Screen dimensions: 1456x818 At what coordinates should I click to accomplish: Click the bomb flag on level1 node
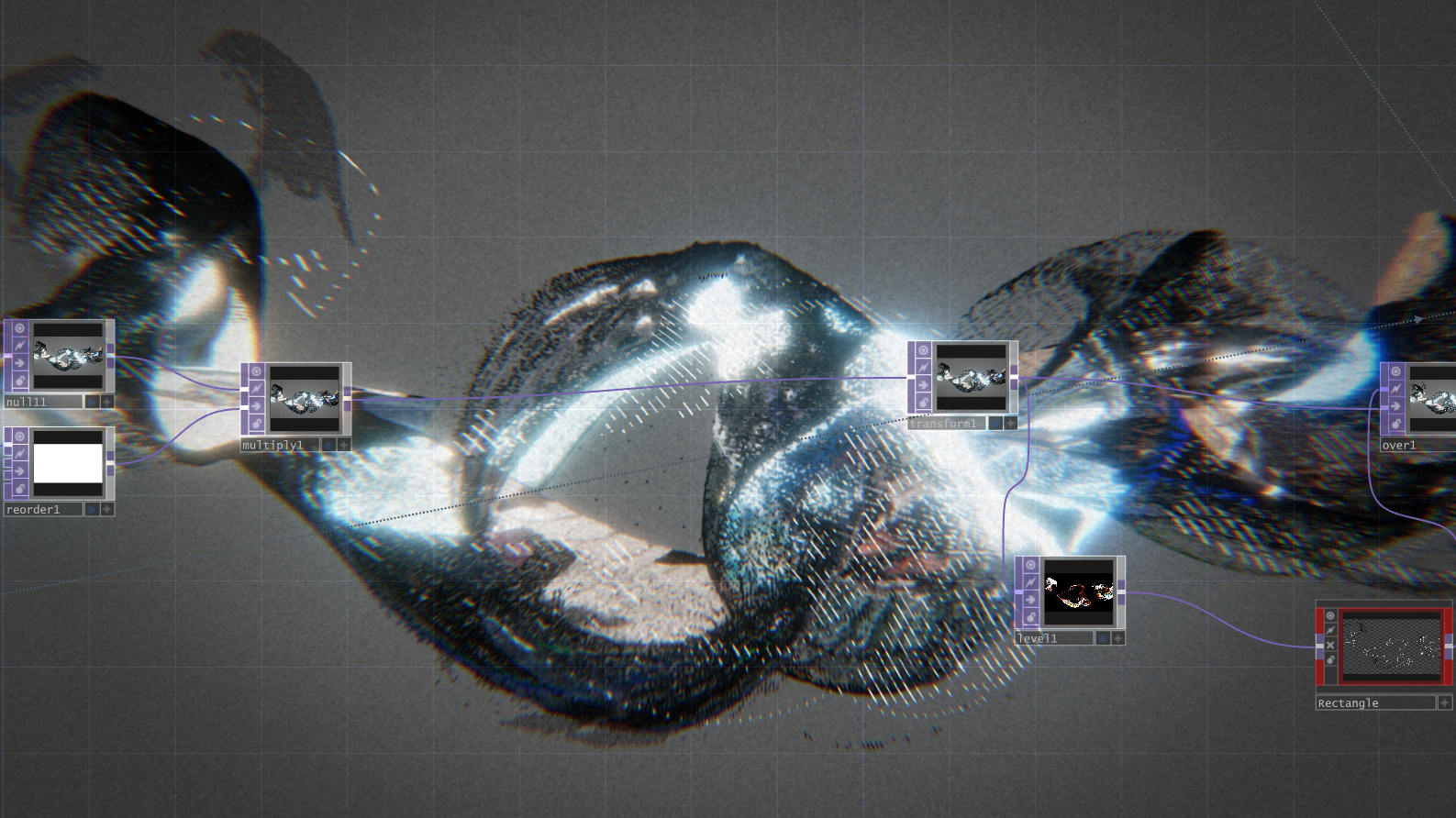[1030, 616]
